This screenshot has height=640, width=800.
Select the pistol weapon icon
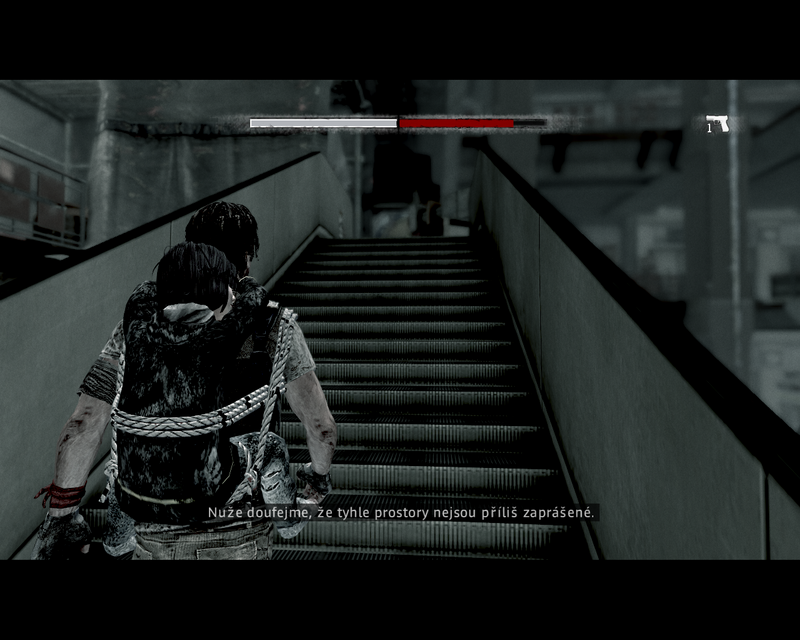tap(718, 123)
